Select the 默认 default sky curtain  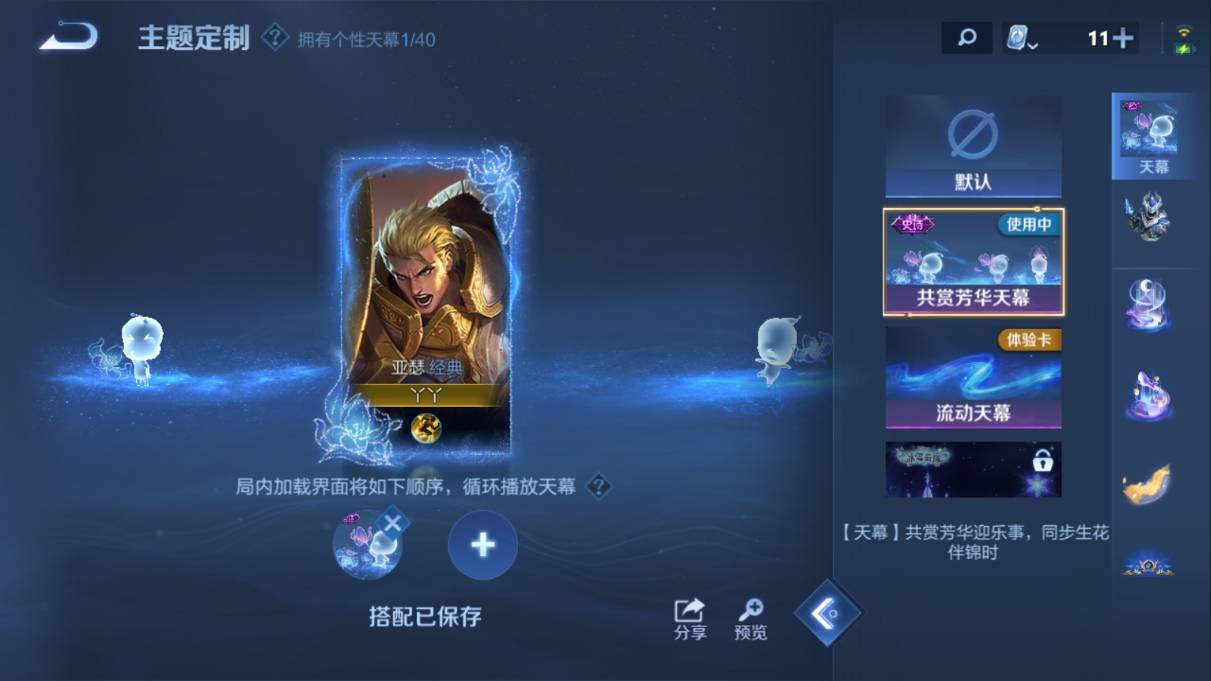tap(973, 147)
